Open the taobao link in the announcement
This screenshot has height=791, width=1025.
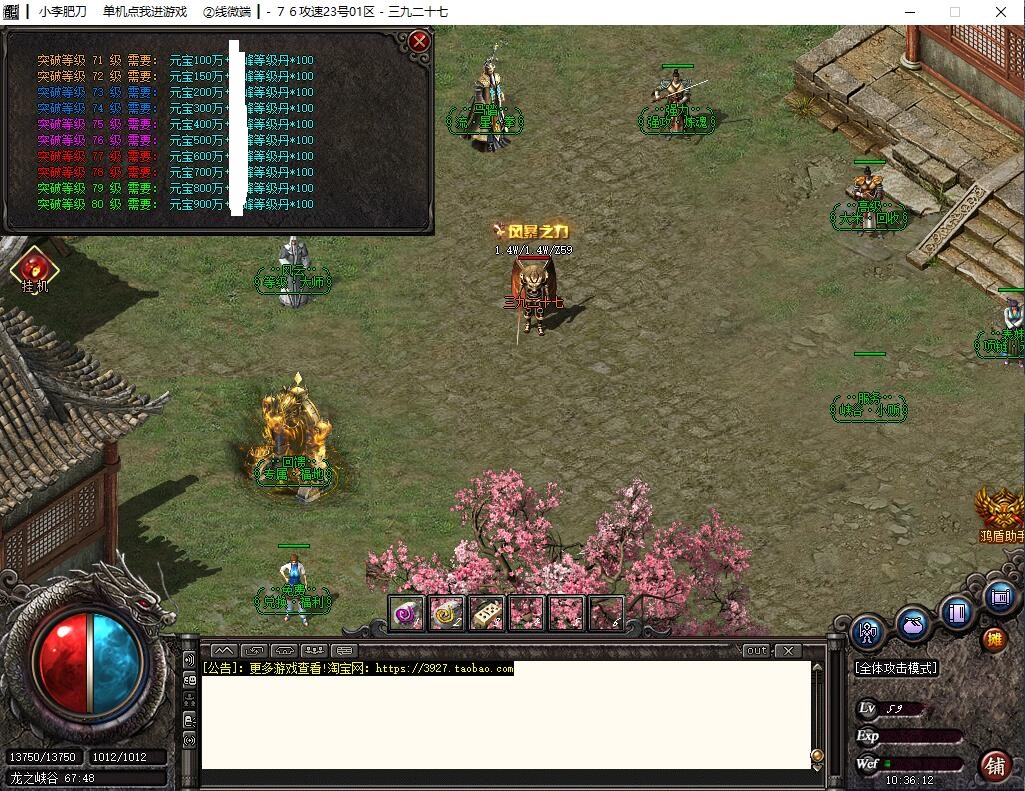[x=444, y=668]
